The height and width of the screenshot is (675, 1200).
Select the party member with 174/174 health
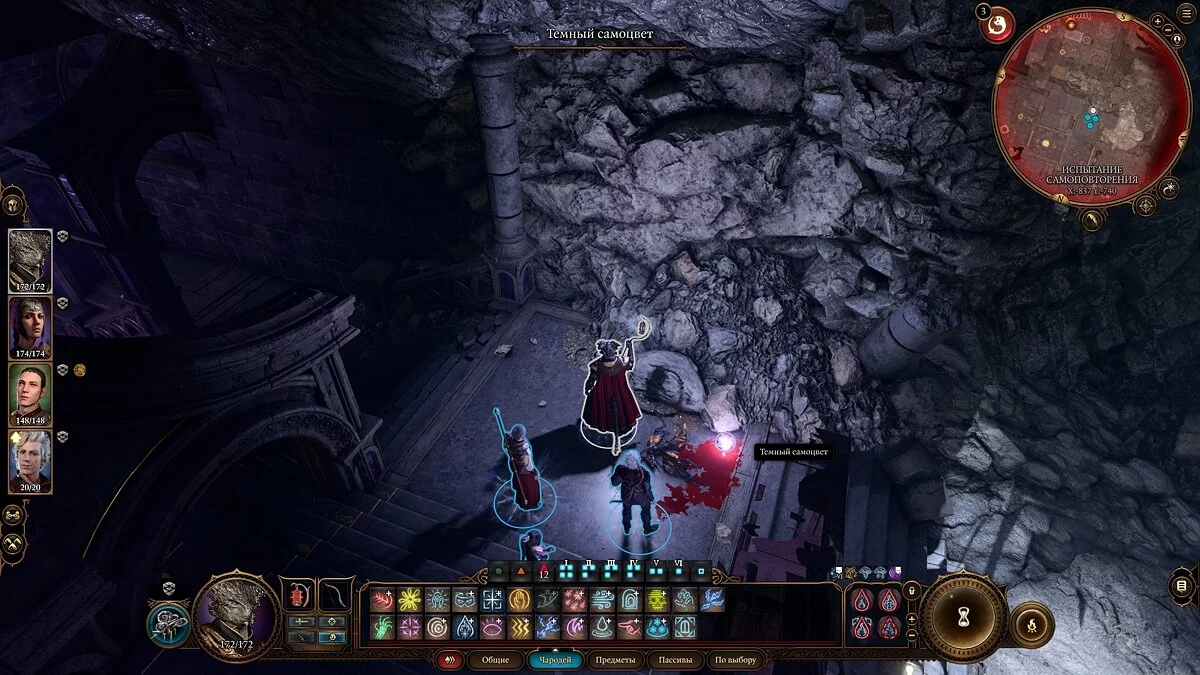(x=30, y=326)
